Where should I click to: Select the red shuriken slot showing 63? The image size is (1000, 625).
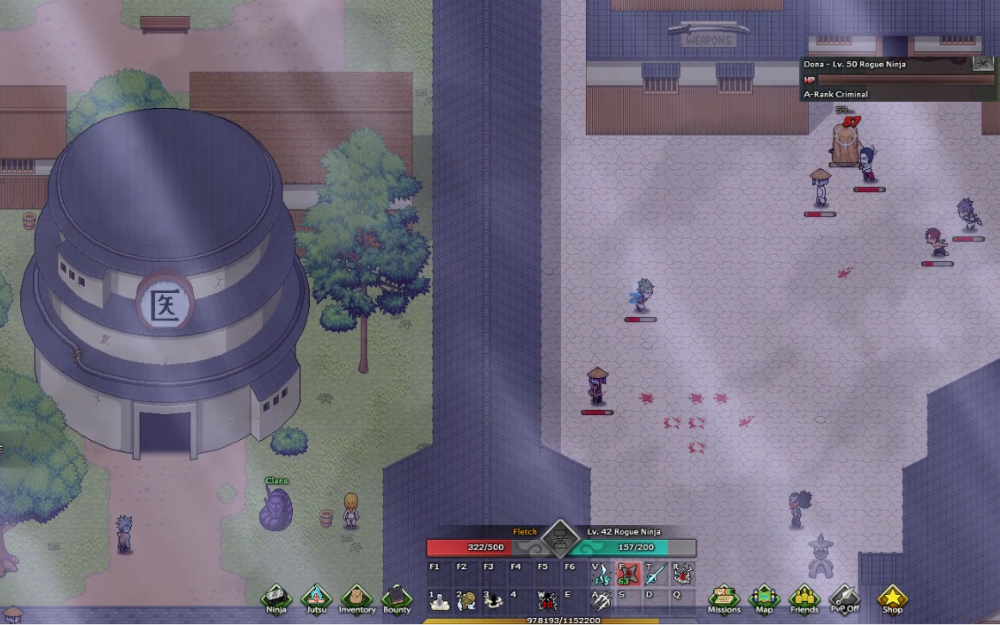pos(628,574)
